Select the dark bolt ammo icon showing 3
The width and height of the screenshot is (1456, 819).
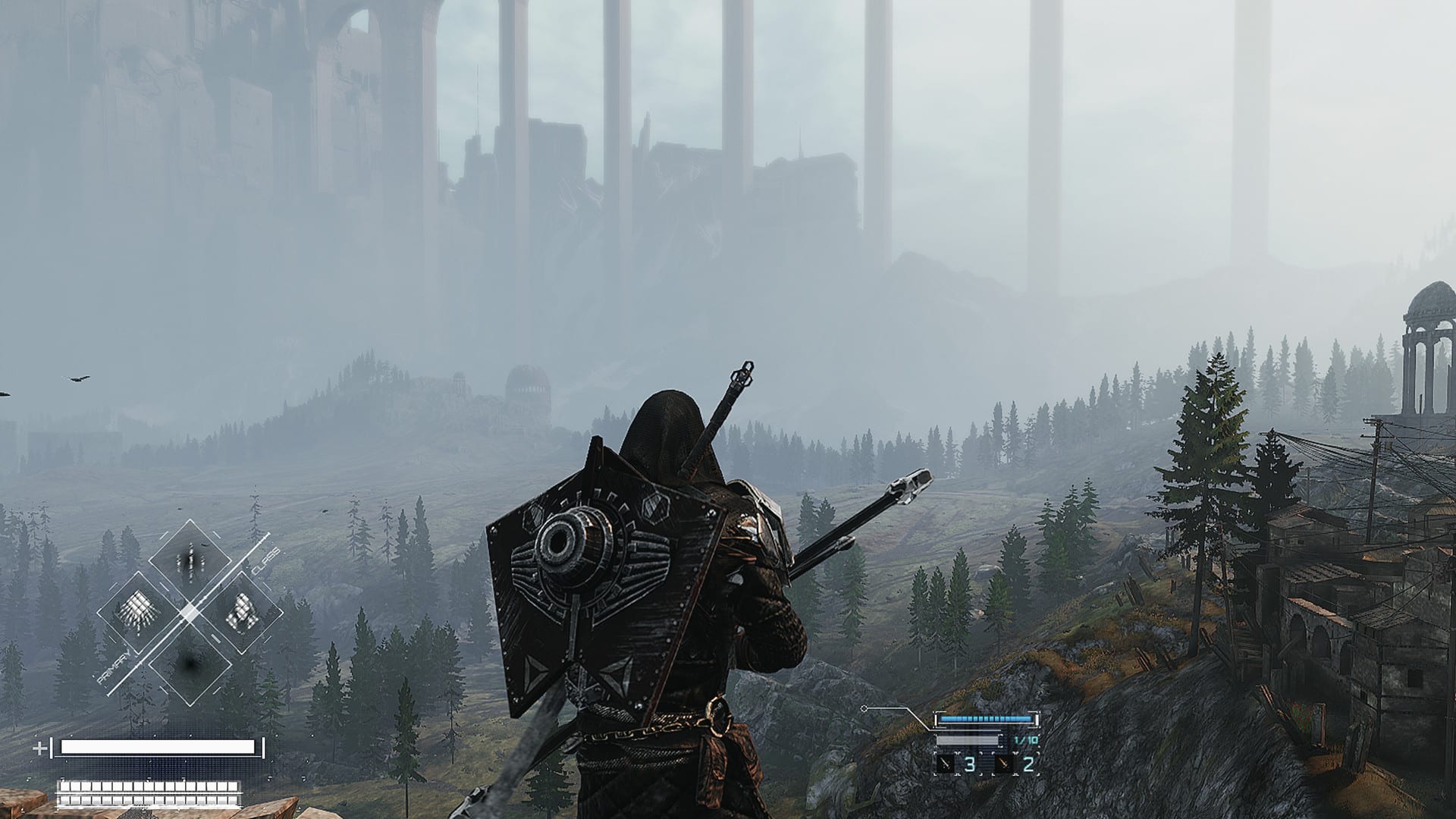coord(946,764)
